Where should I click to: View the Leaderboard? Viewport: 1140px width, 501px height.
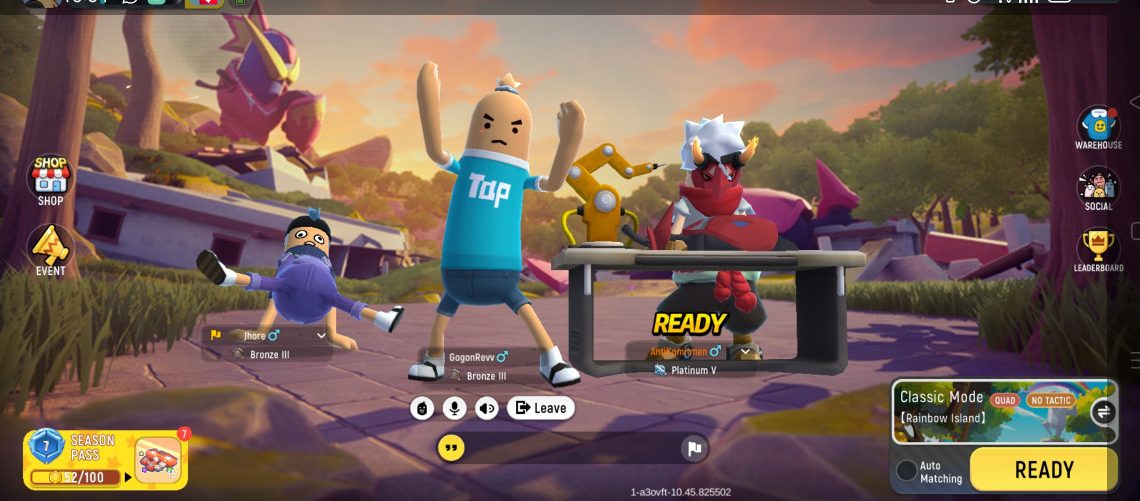(1098, 249)
